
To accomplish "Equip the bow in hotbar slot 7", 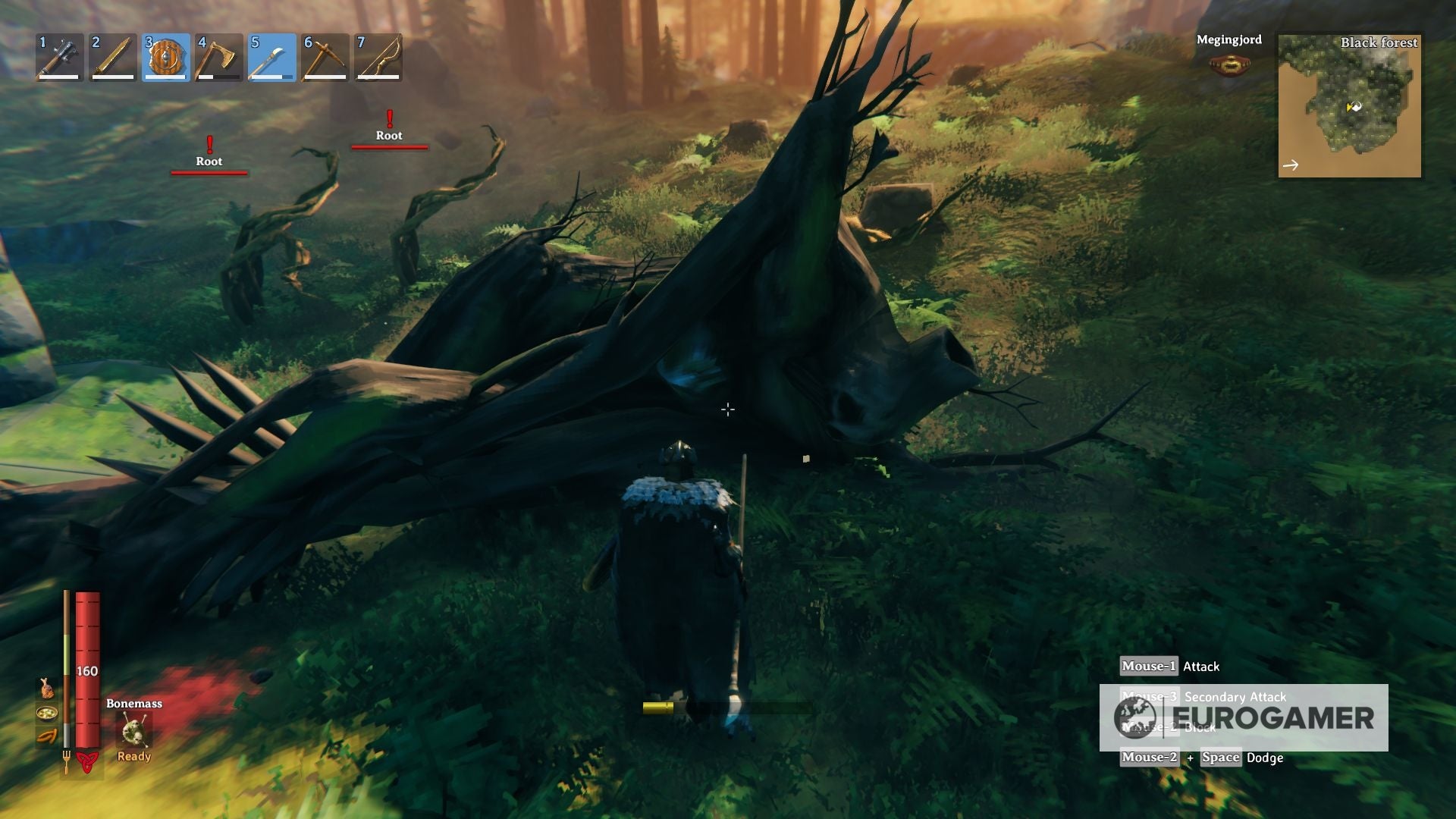I will click(x=378, y=58).
